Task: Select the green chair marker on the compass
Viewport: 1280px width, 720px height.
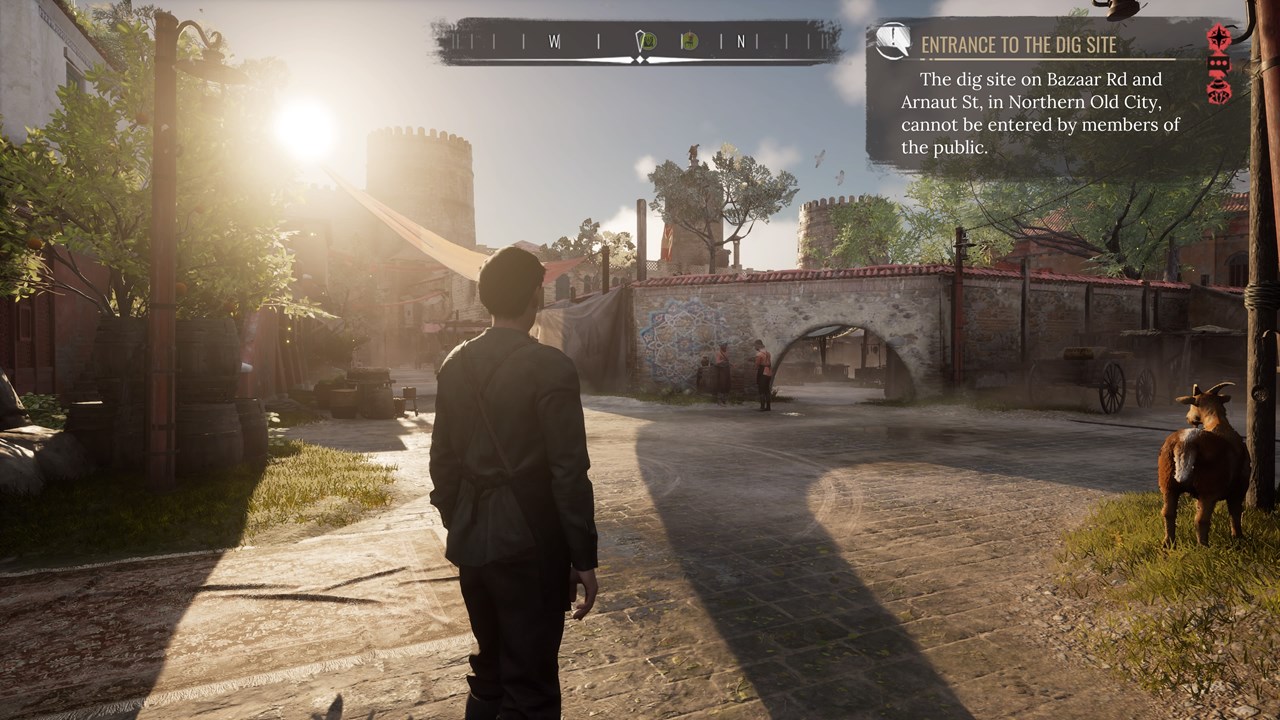Action: (x=689, y=42)
